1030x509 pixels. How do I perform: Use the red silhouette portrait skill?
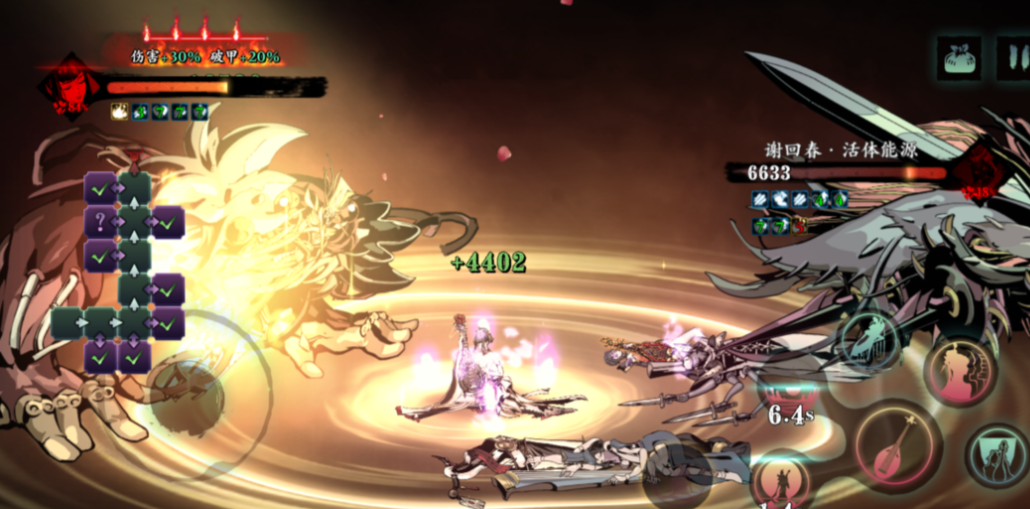(x=960, y=371)
